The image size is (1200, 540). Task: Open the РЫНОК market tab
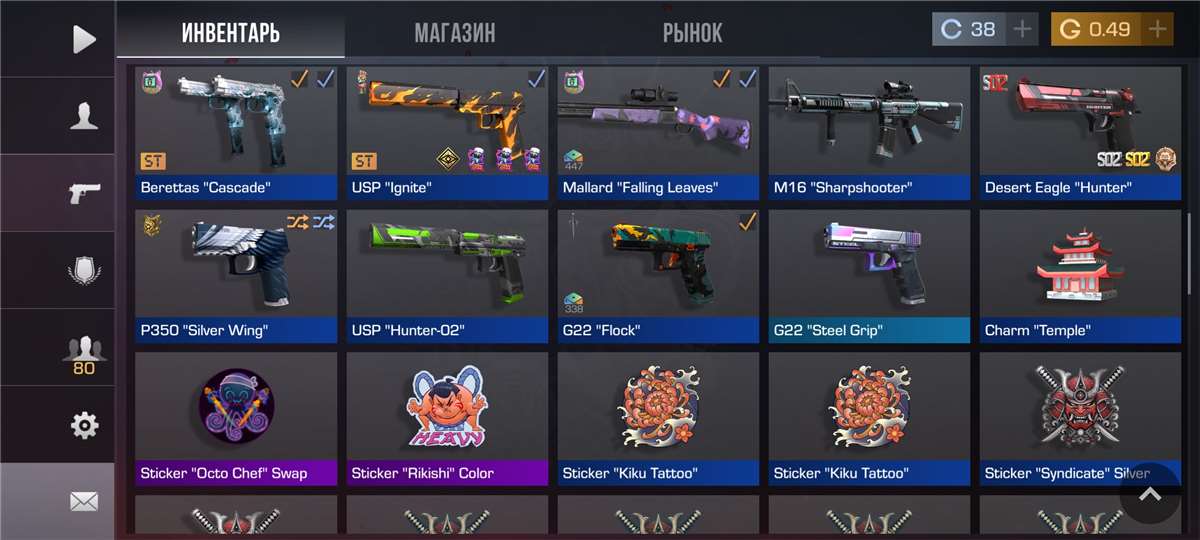click(692, 33)
